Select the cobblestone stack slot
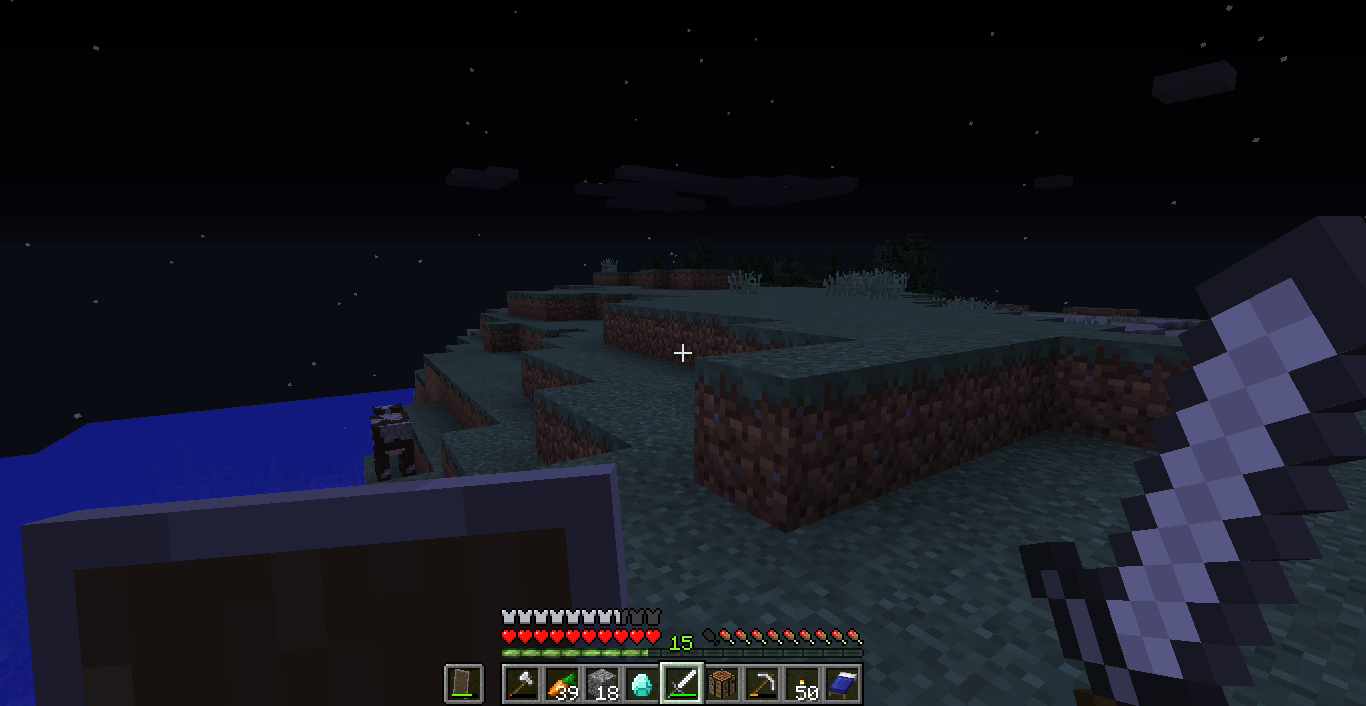This screenshot has height=706, width=1366. (602, 684)
